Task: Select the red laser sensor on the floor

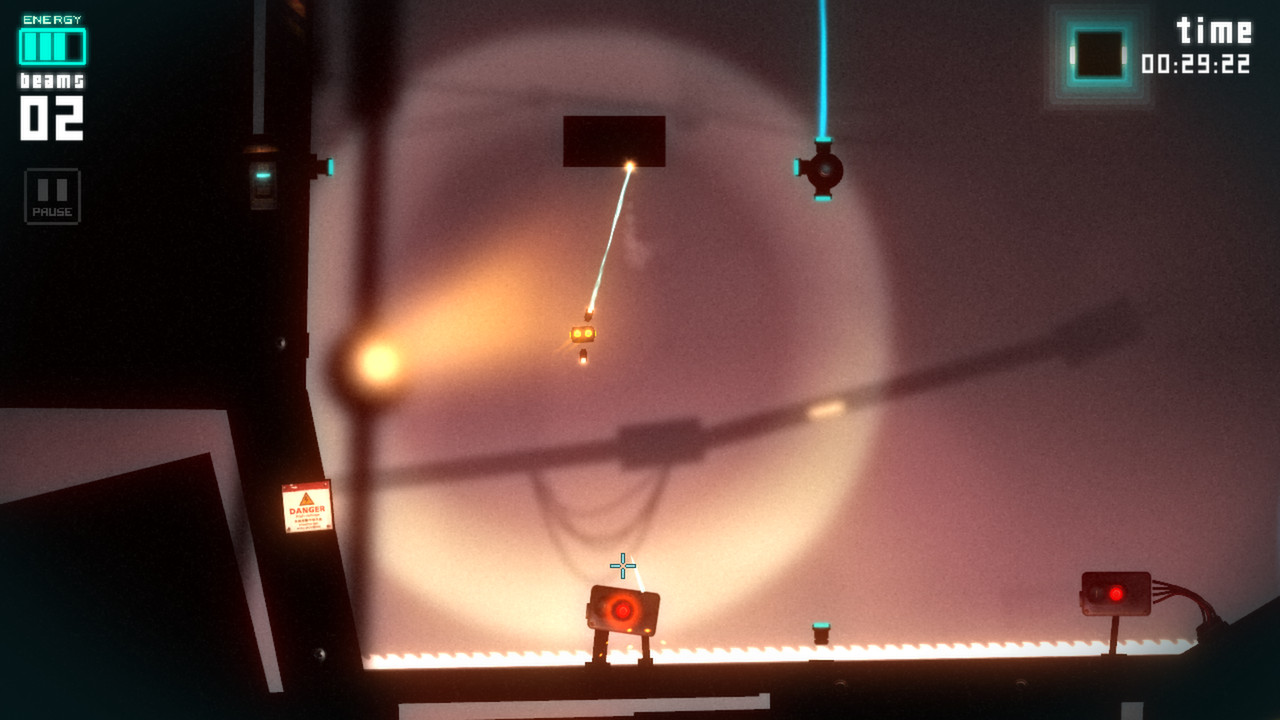Action: [x=620, y=608]
